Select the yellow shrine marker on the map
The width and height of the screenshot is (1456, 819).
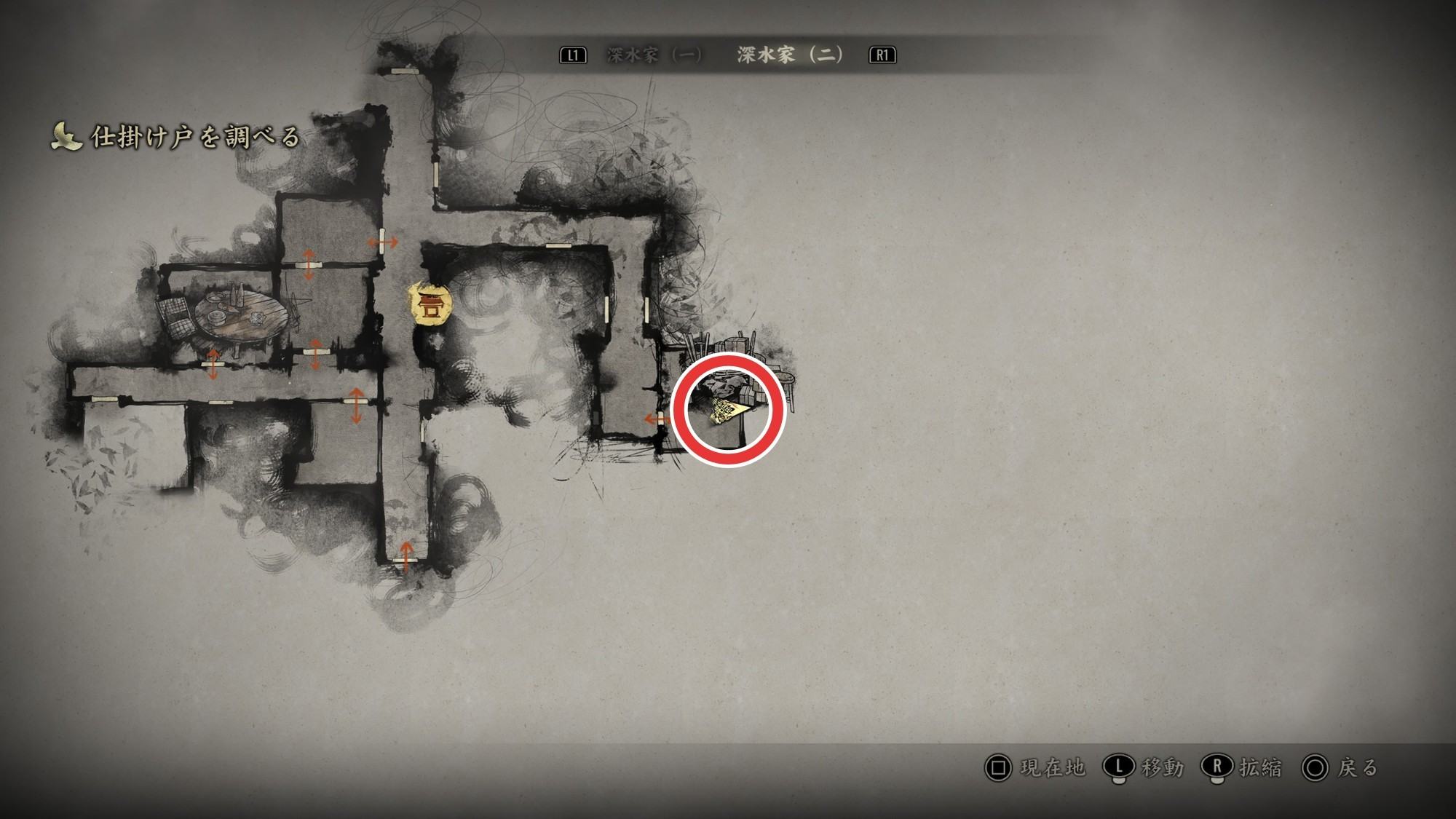click(x=431, y=304)
